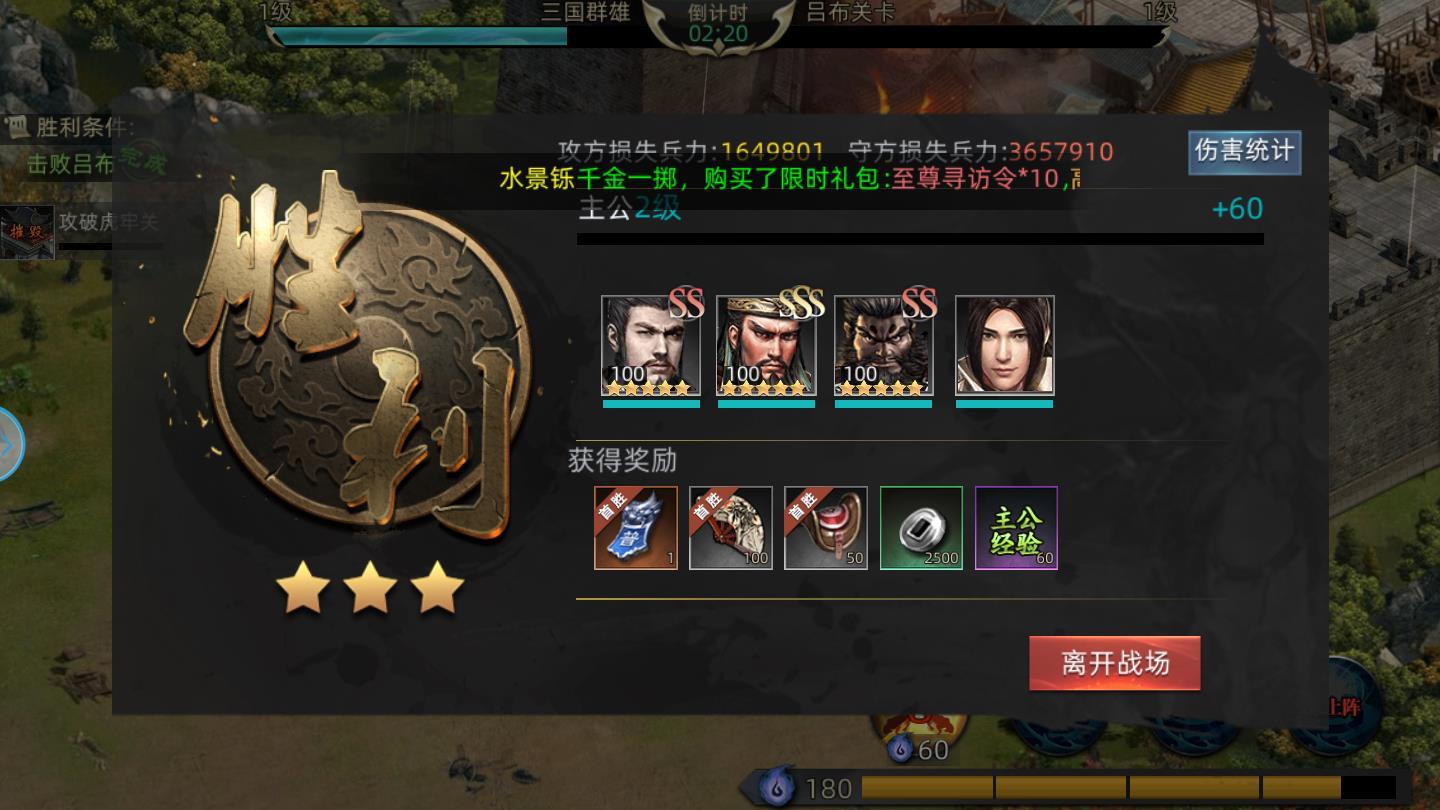Open the 伤害统计 damage statistics panel

click(x=1243, y=151)
